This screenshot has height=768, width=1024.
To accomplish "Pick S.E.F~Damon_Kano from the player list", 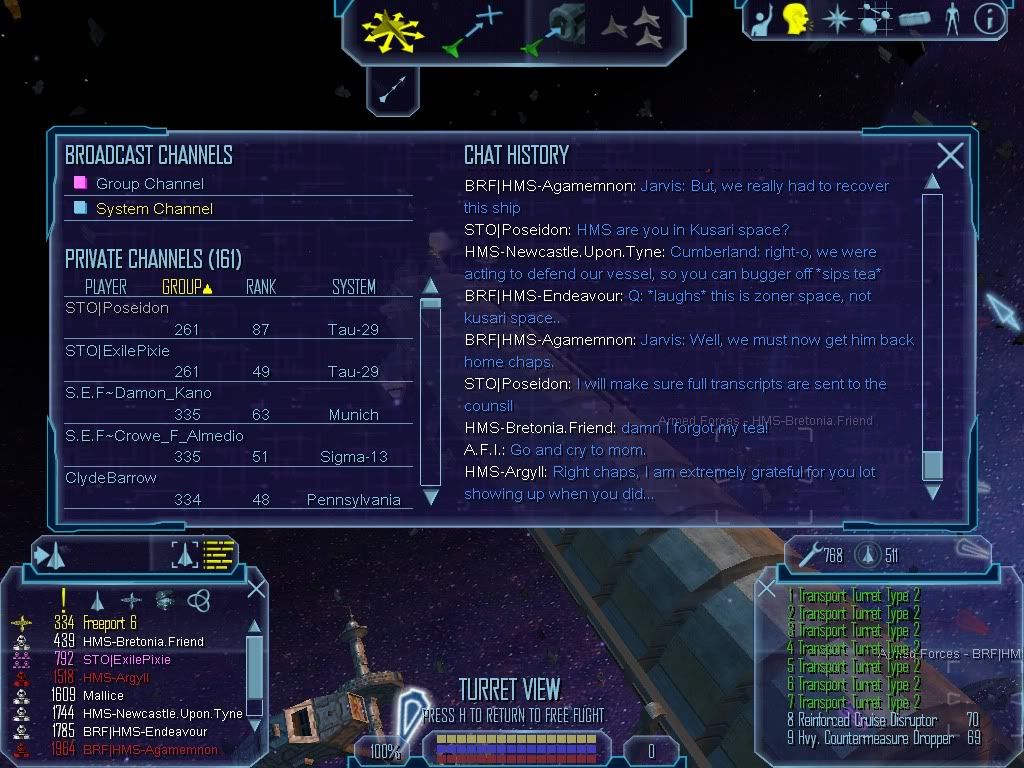I will tap(138, 393).
